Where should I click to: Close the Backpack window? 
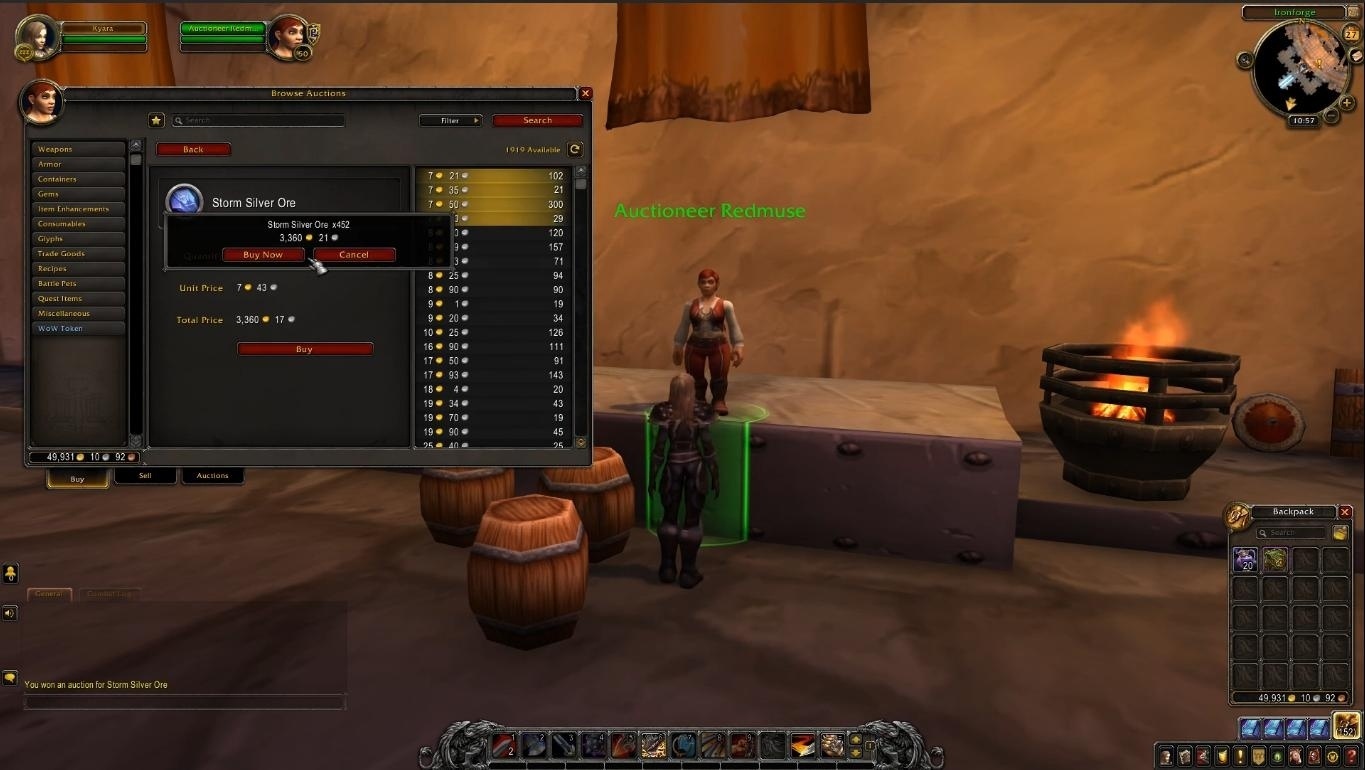tap(1345, 512)
